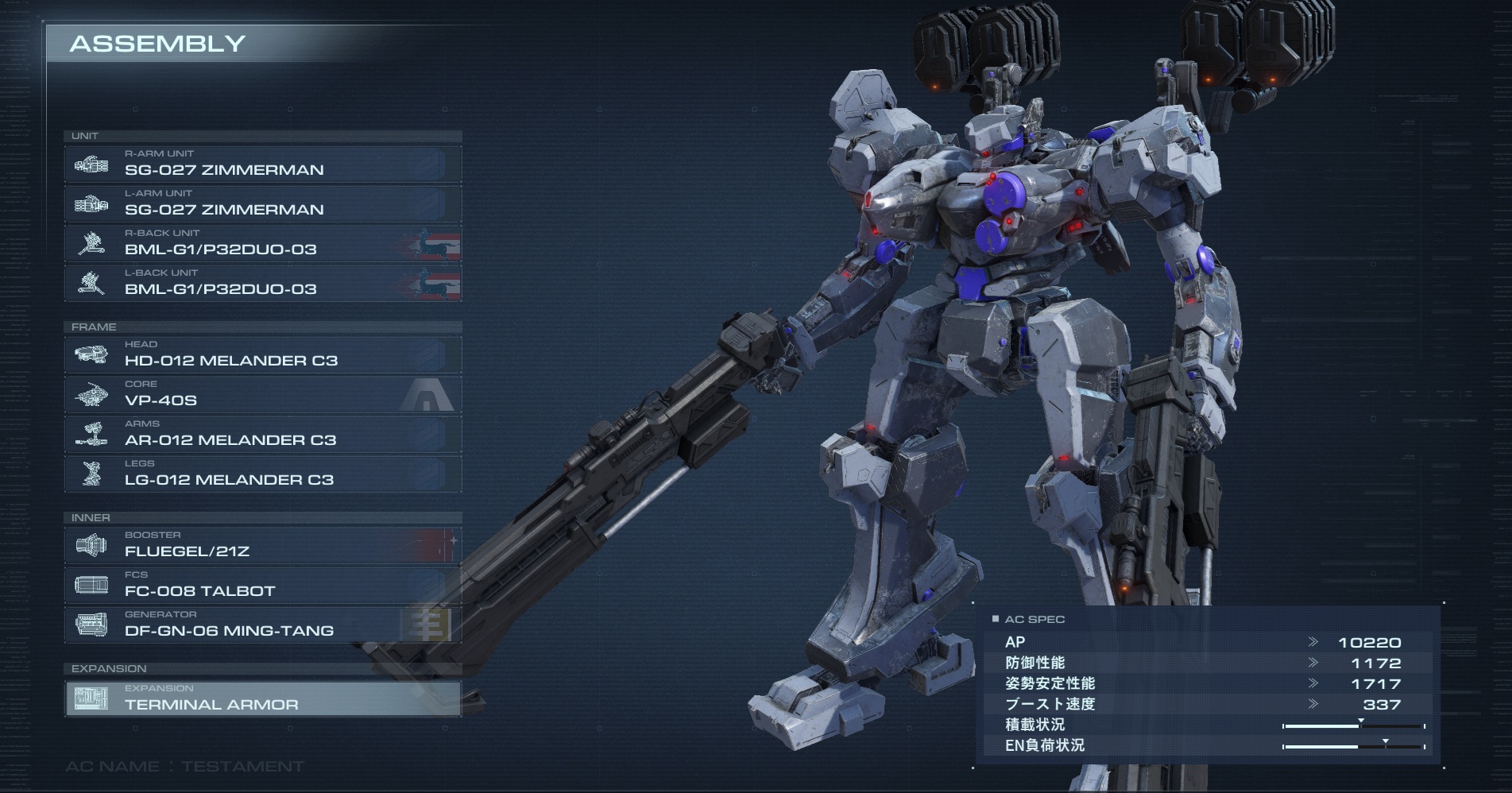Select the R-ARM UNIT SG-027 ZIMMERMAN slot
The width and height of the screenshot is (1512, 793).
pos(262,164)
